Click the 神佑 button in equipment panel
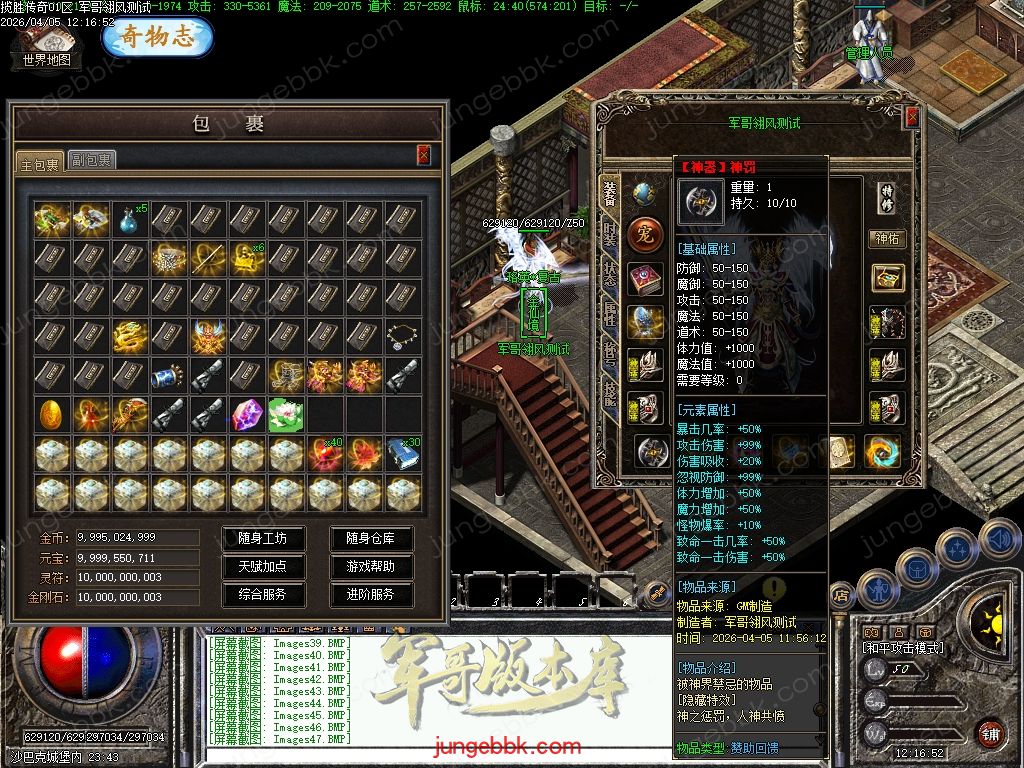This screenshot has width=1024, height=768. (886, 239)
